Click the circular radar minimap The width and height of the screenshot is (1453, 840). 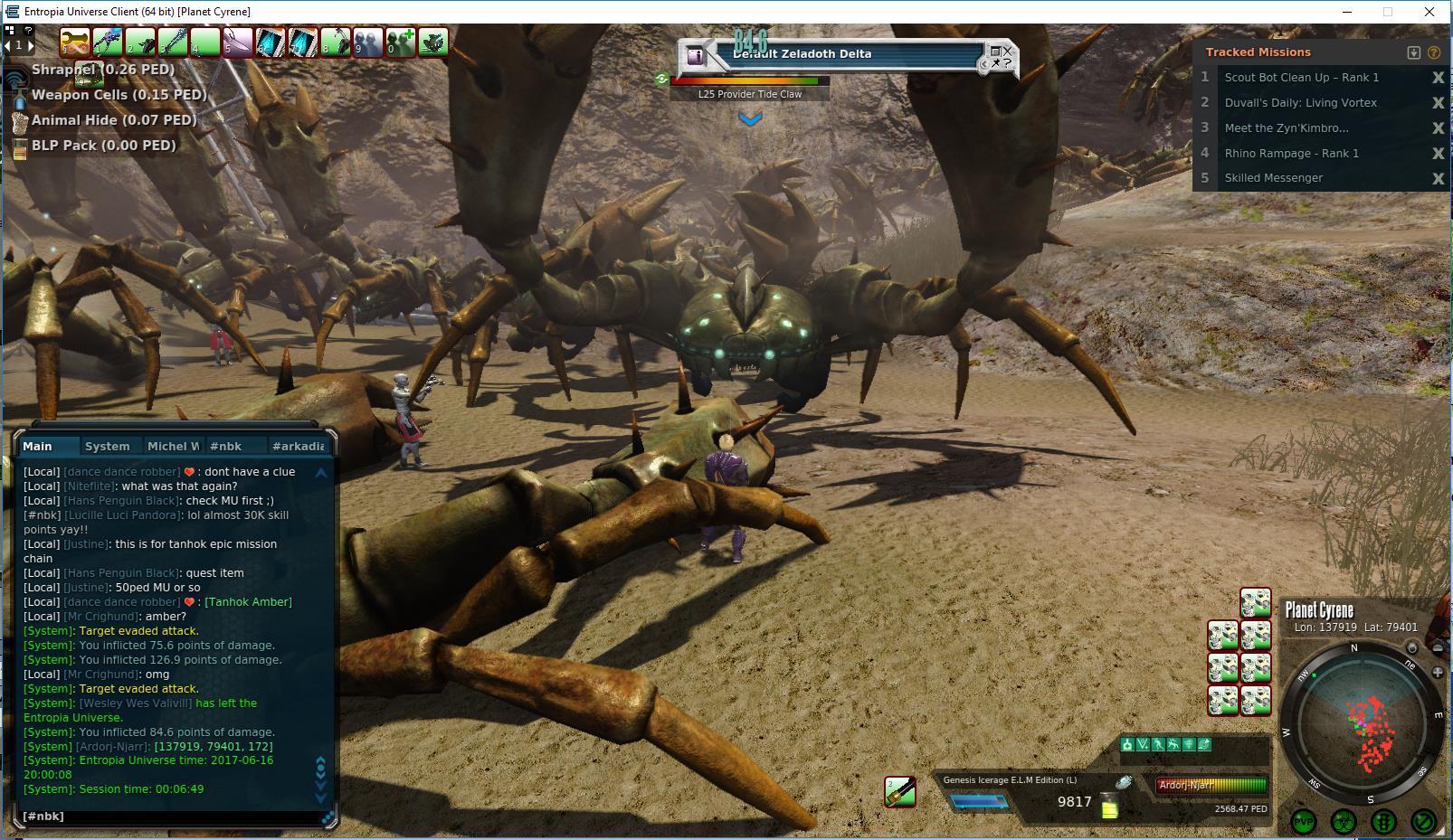[1363, 723]
